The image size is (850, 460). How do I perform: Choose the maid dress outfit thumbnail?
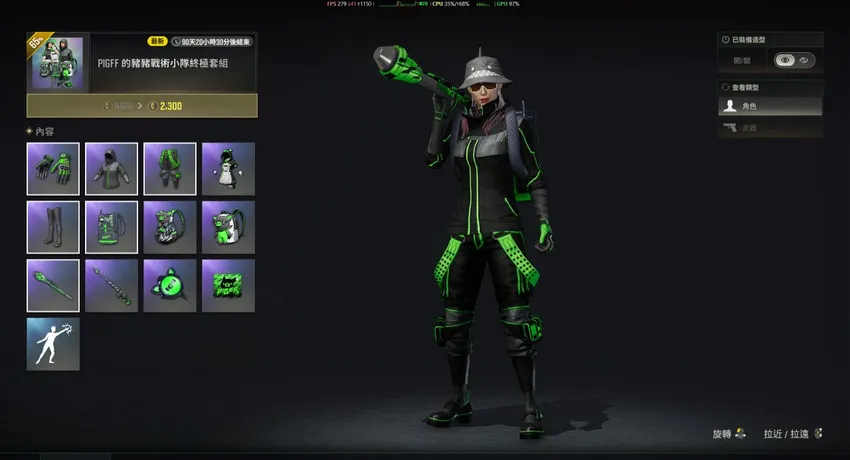[x=228, y=168]
